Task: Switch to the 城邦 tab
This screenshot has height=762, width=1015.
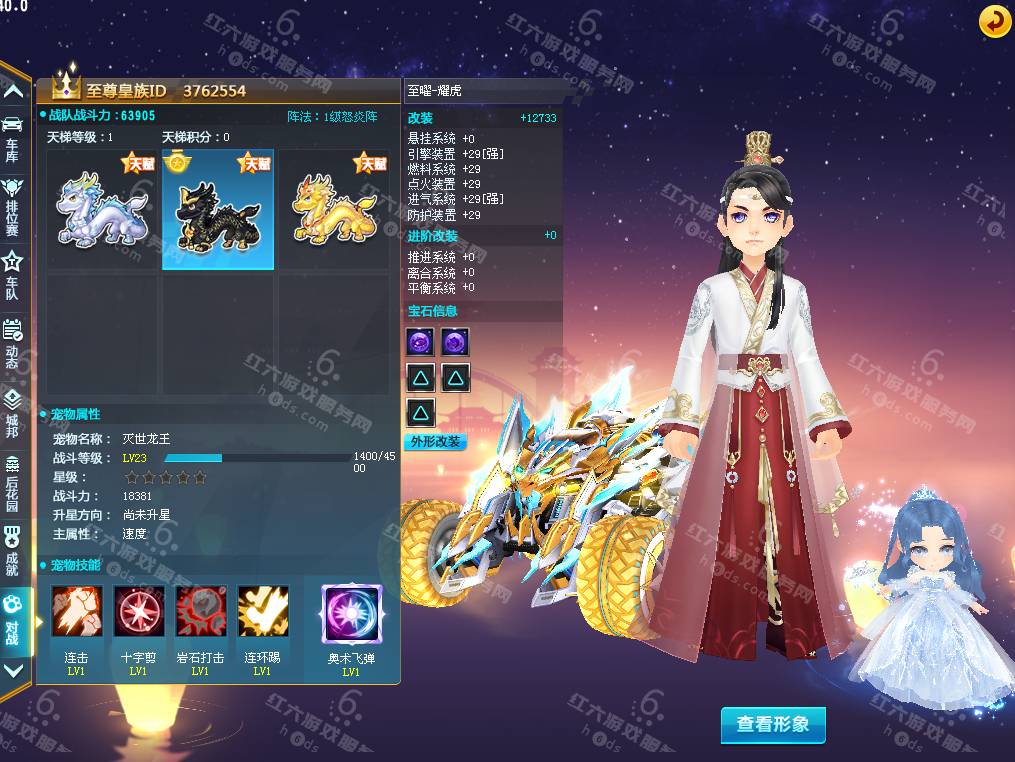Action: point(13,412)
